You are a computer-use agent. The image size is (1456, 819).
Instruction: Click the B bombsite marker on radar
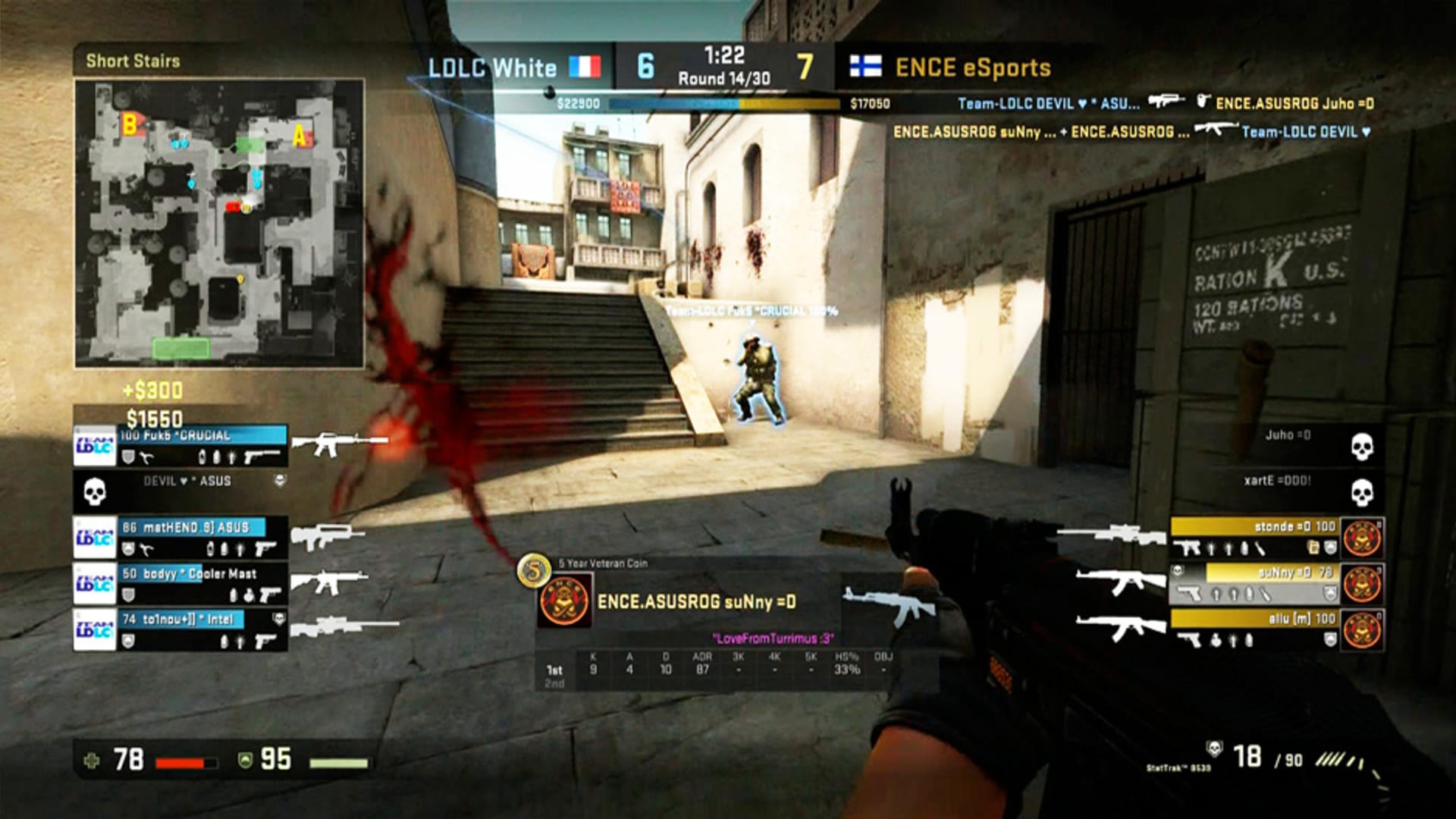[x=130, y=124]
